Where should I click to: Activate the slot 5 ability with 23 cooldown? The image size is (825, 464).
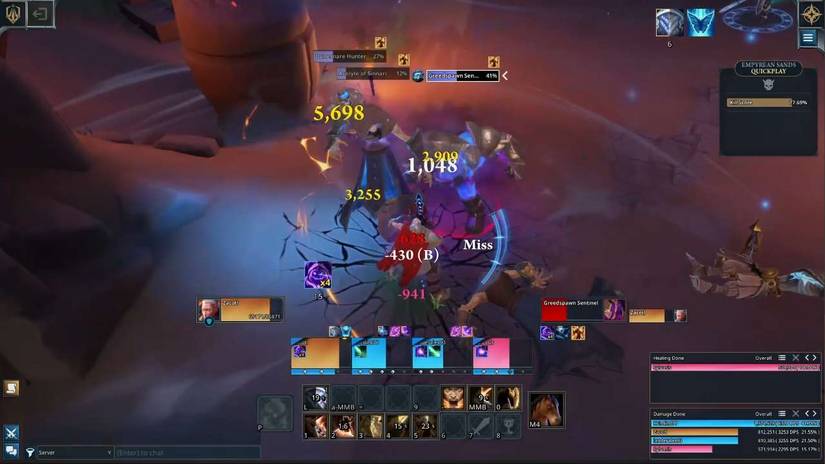pyautogui.click(x=426, y=426)
